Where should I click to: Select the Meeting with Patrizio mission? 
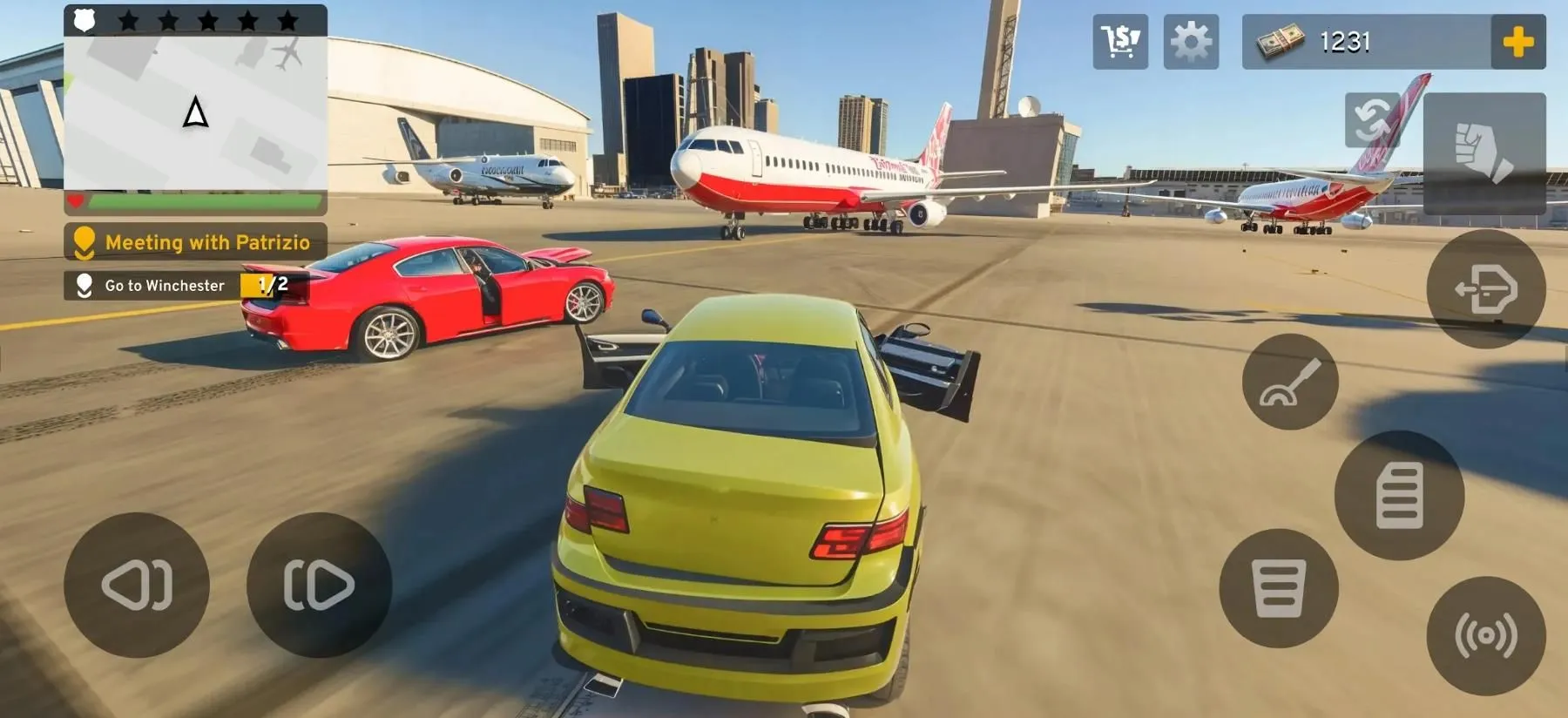(195, 241)
